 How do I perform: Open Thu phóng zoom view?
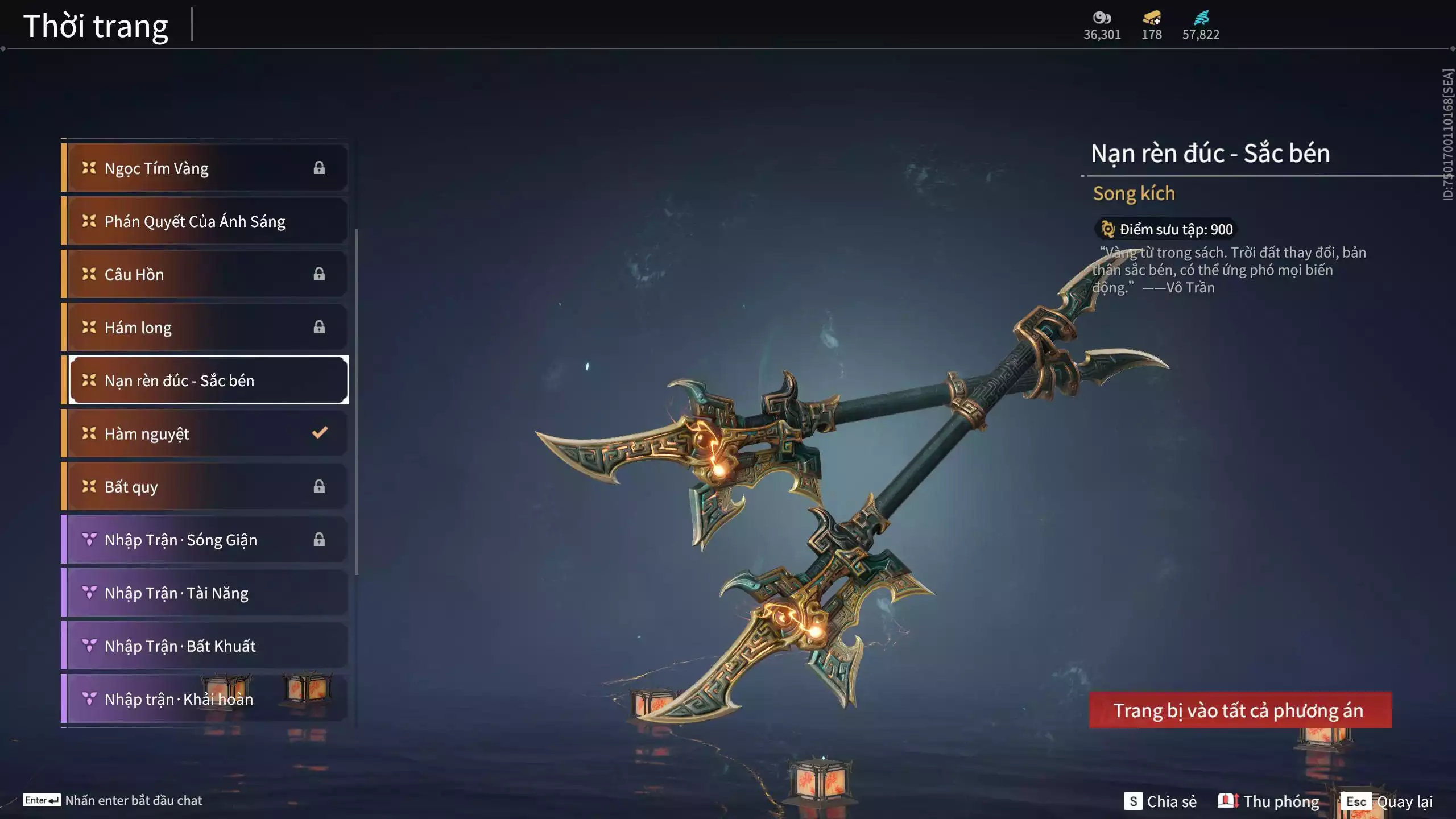pyautogui.click(x=1268, y=801)
